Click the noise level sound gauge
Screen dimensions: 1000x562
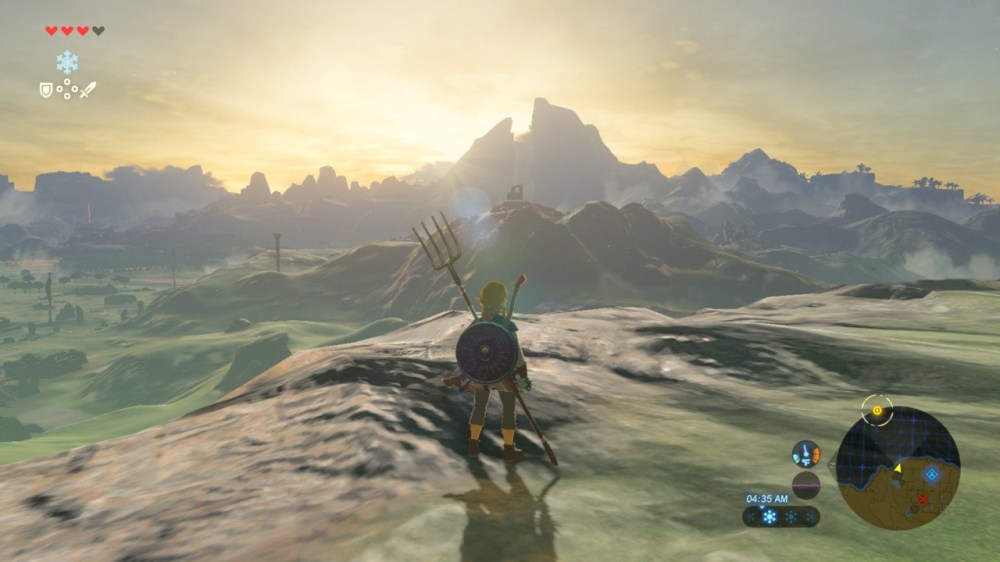point(806,485)
